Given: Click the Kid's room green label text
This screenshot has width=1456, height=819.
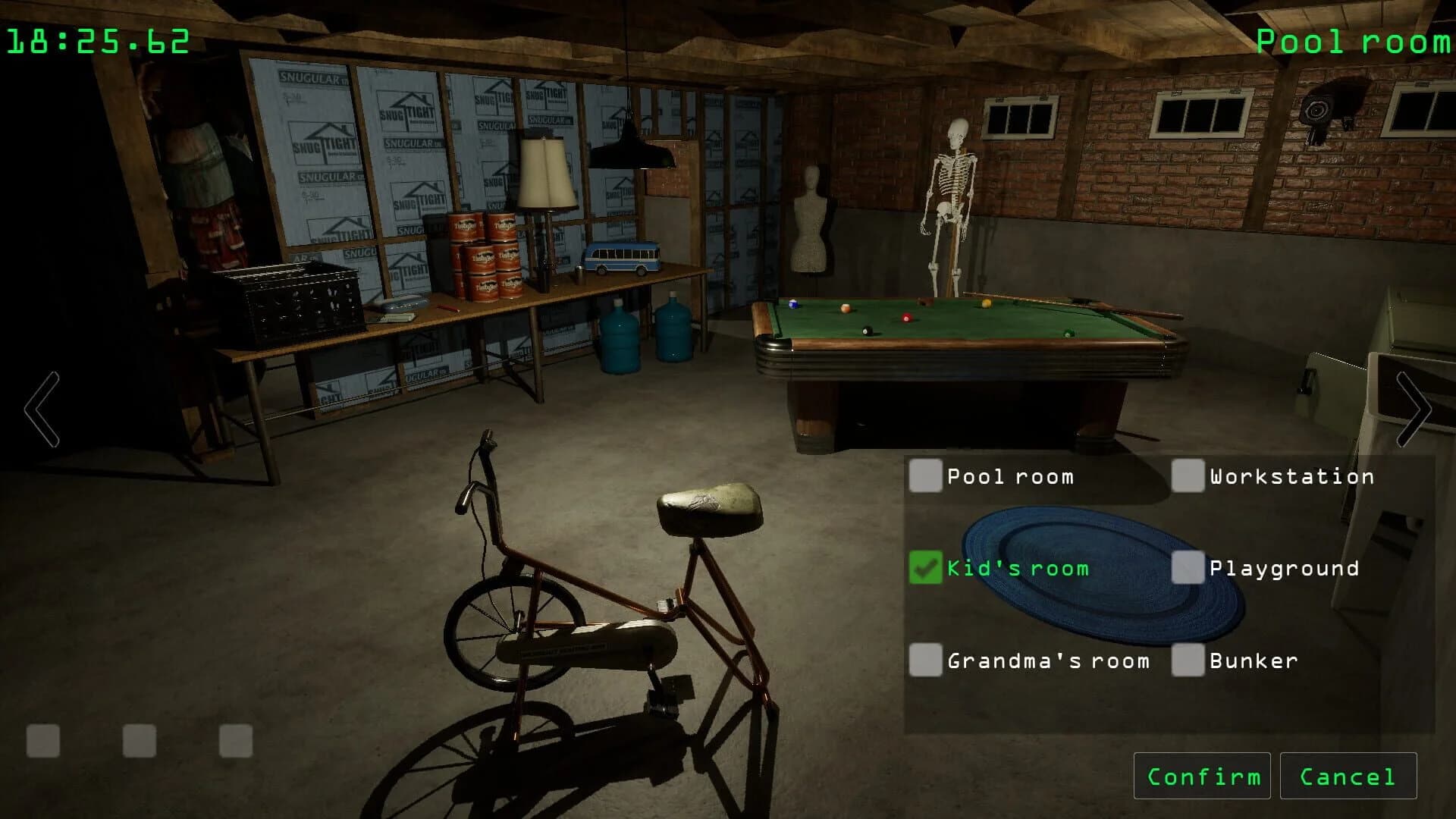Looking at the screenshot, I should (x=1017, y=570).
